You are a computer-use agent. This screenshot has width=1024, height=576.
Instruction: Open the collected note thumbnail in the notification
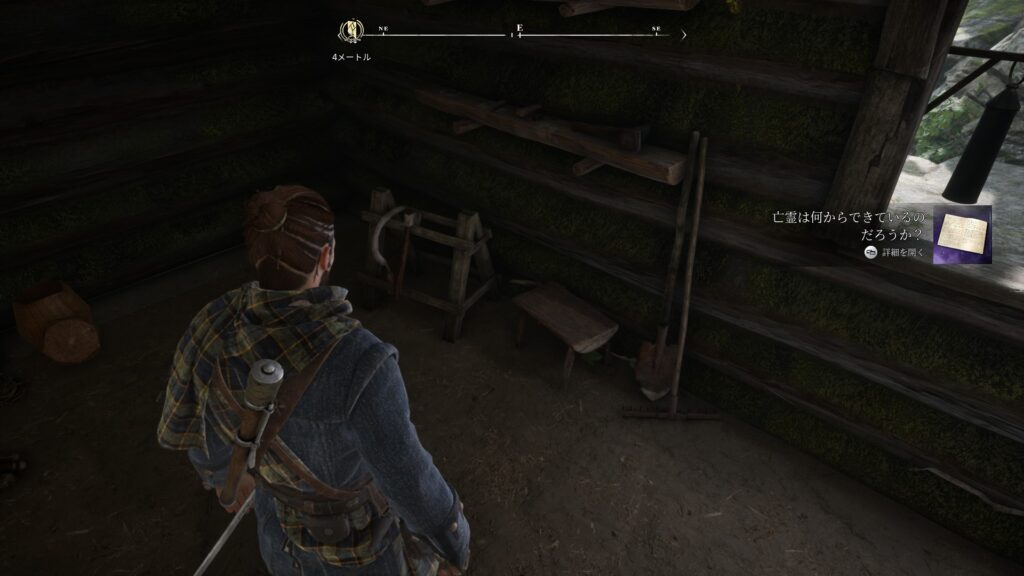[x=962, y=234]
